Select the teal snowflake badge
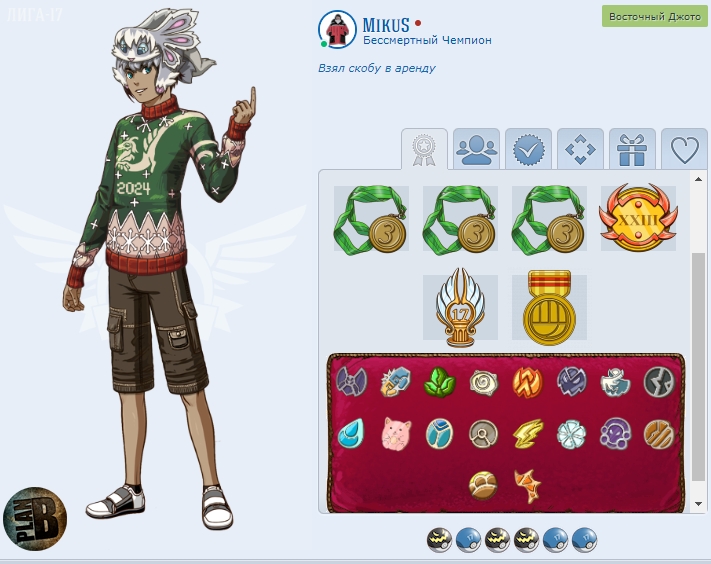Viewport: 711px width, 564px height. 572,433
